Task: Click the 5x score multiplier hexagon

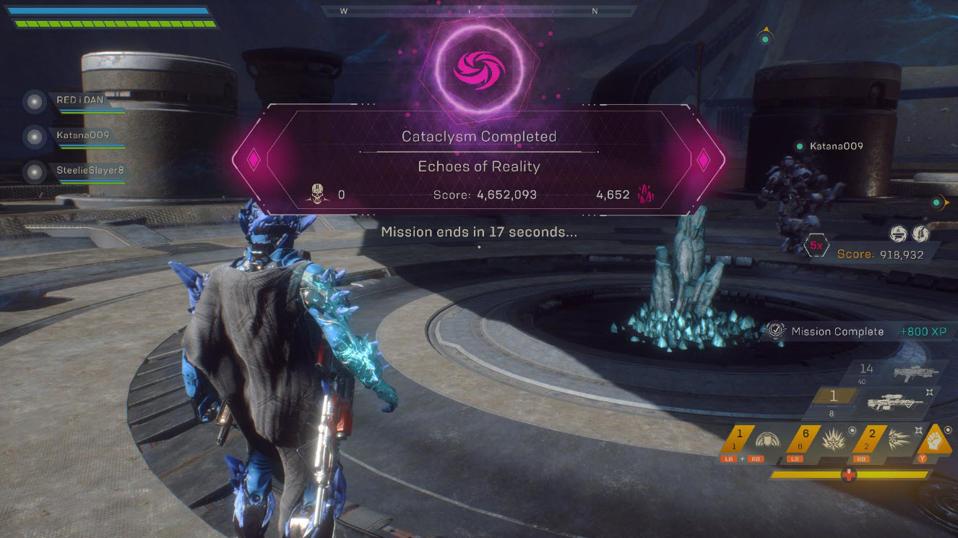Action: (x=816, y=246)
